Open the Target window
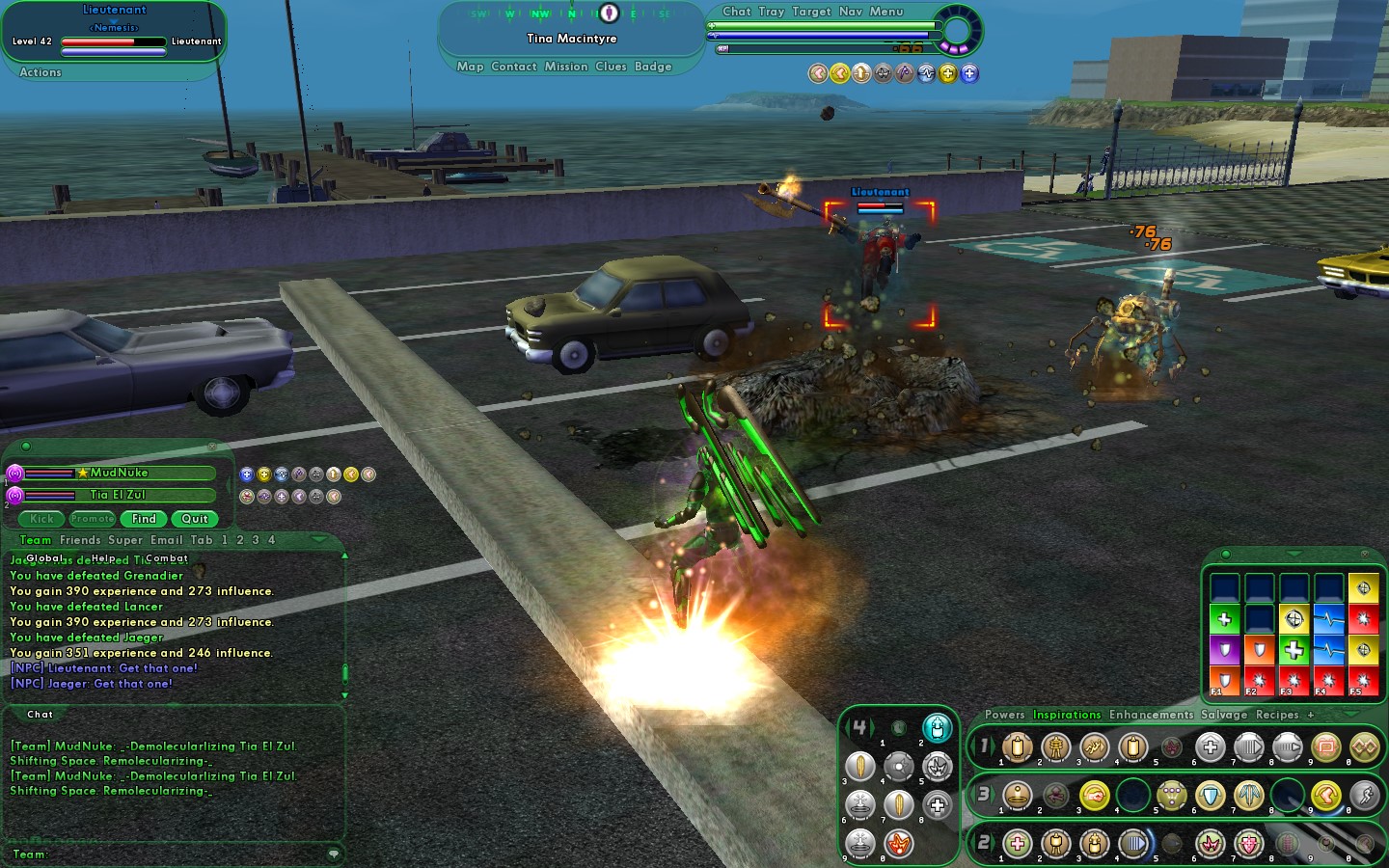This screenshot has height=868, width=1389. coord(811,12)
